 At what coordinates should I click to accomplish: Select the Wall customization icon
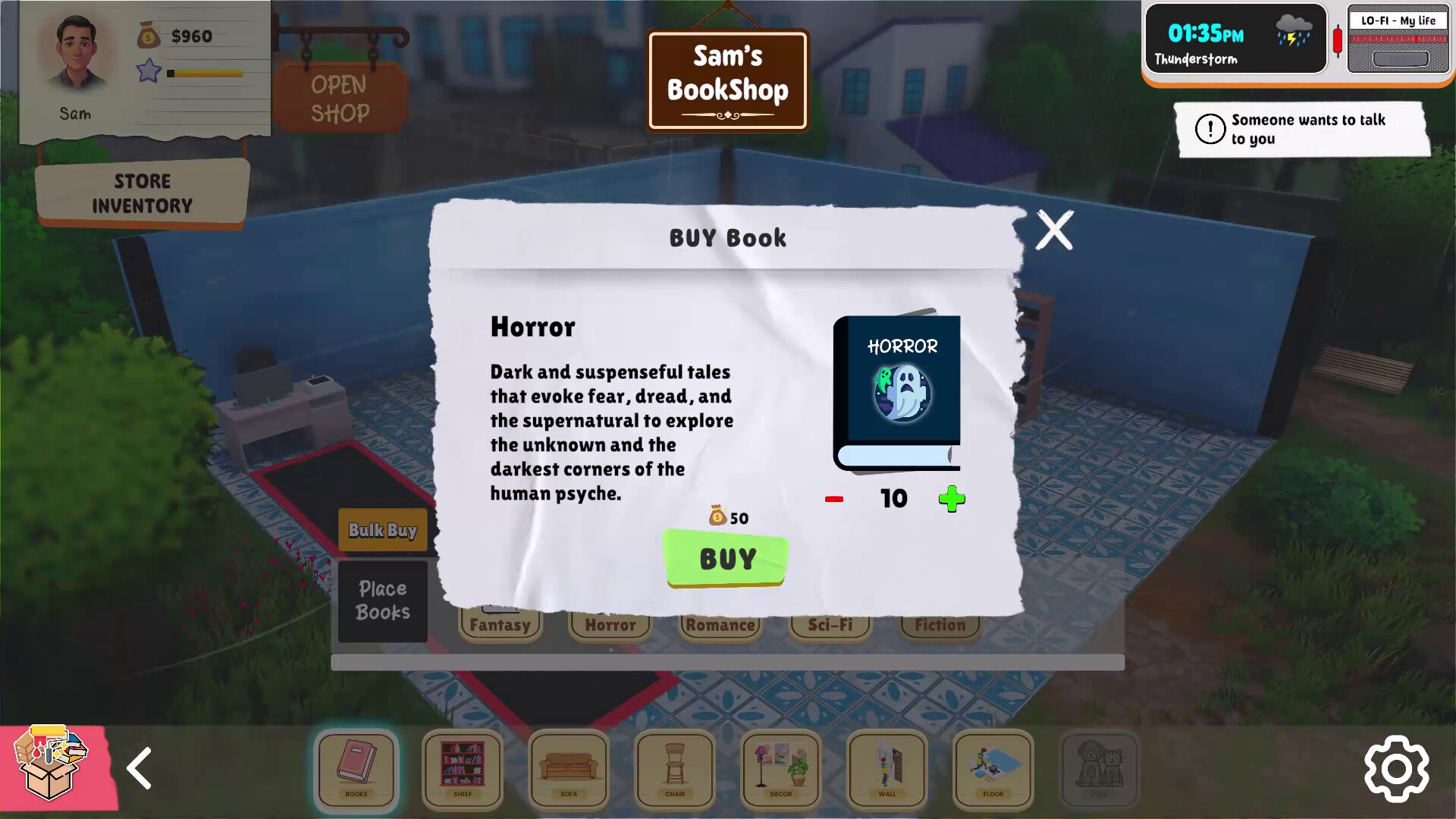point(886,770)
